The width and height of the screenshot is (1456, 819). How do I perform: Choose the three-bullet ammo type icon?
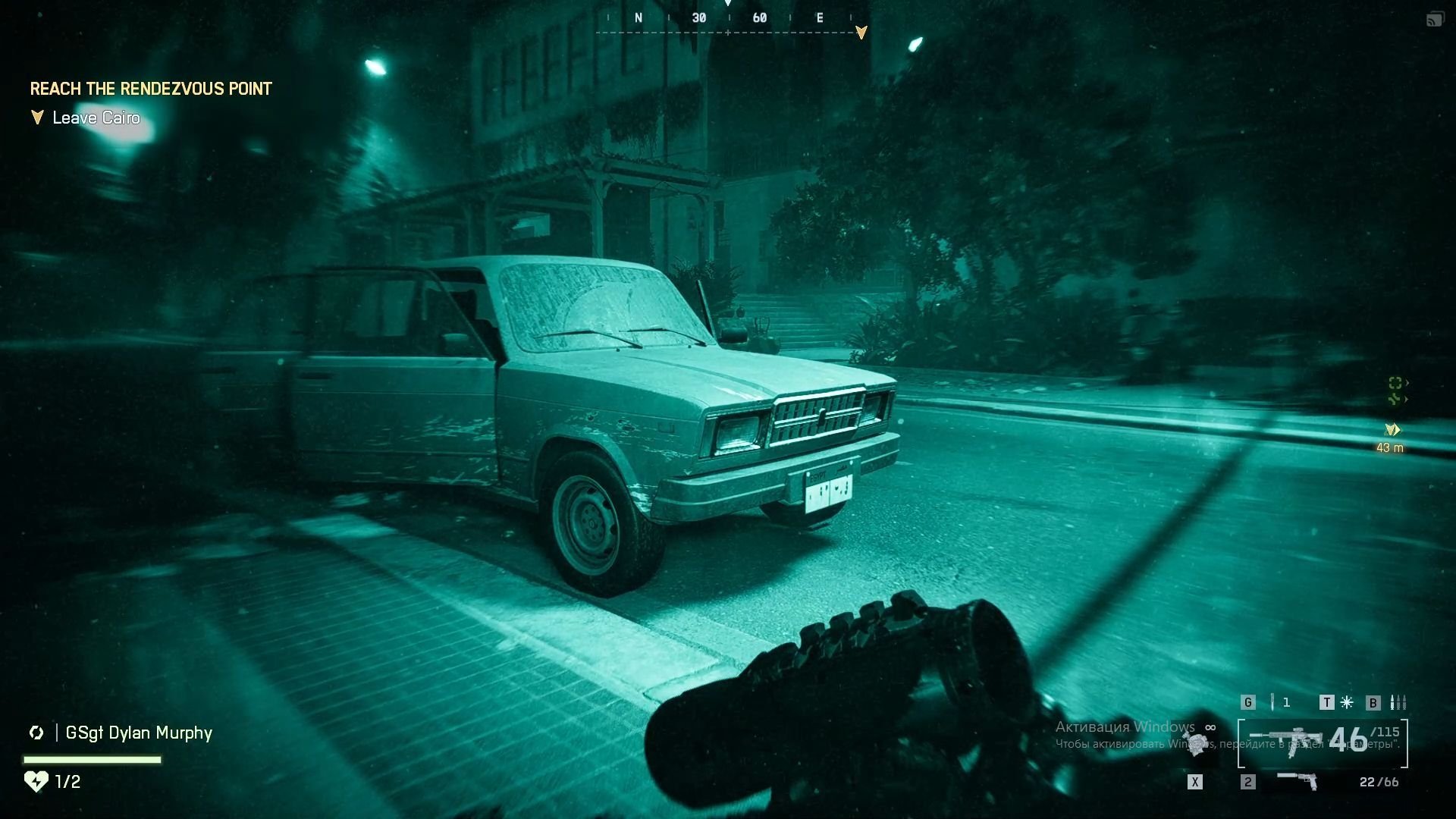[1398, 702]
